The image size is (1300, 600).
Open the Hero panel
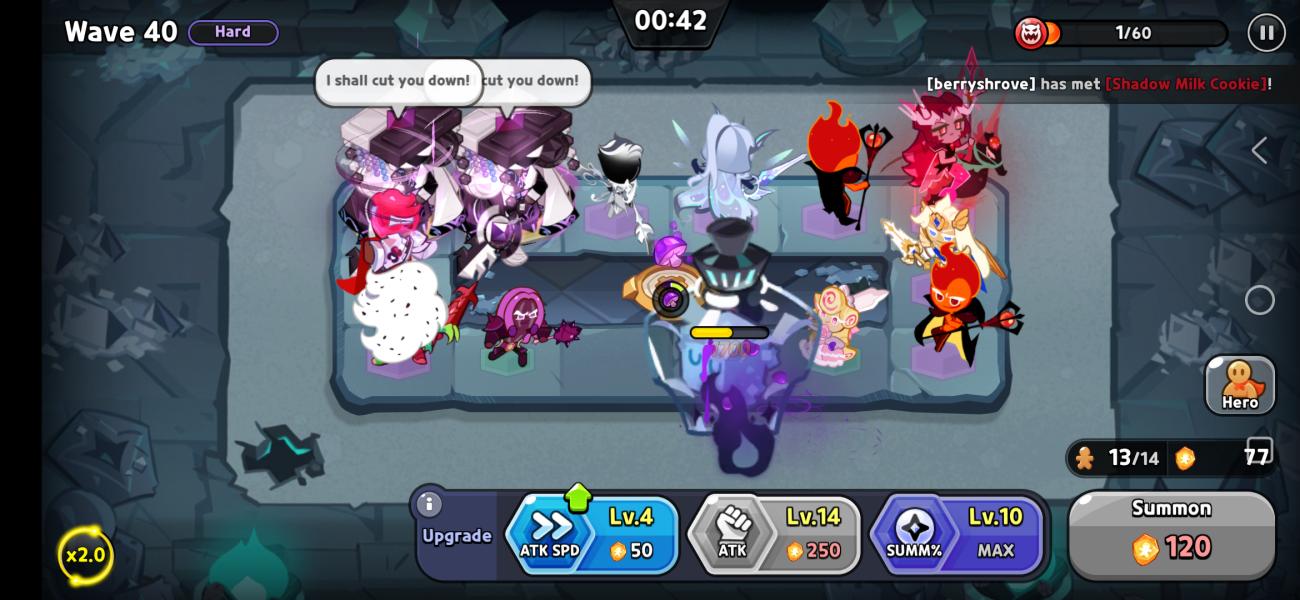pyautogui.click(x=1240, y=385)
